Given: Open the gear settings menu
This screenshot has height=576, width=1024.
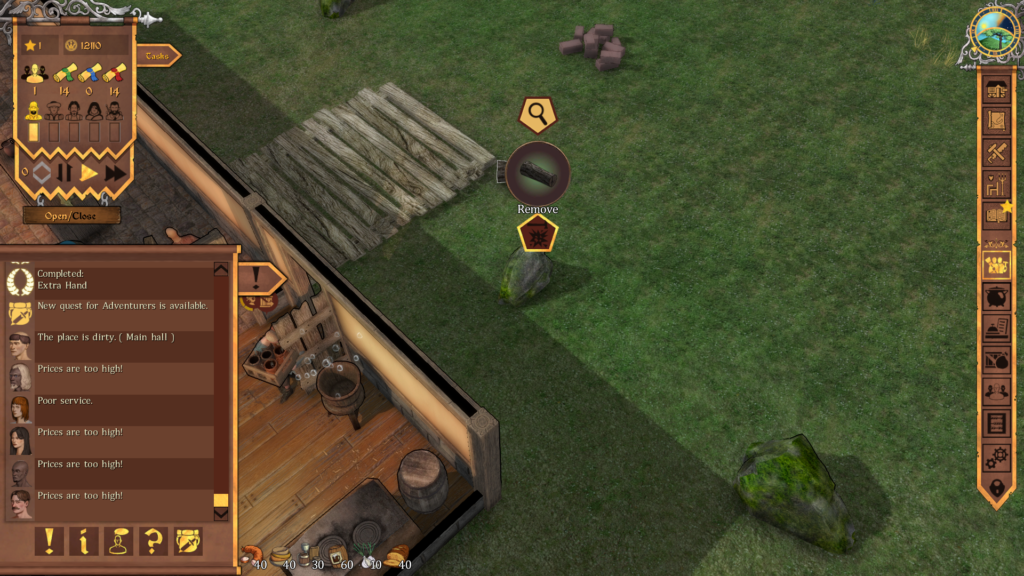Looking at the screenshot, I should pyautogui.click(x=996, y=457).
